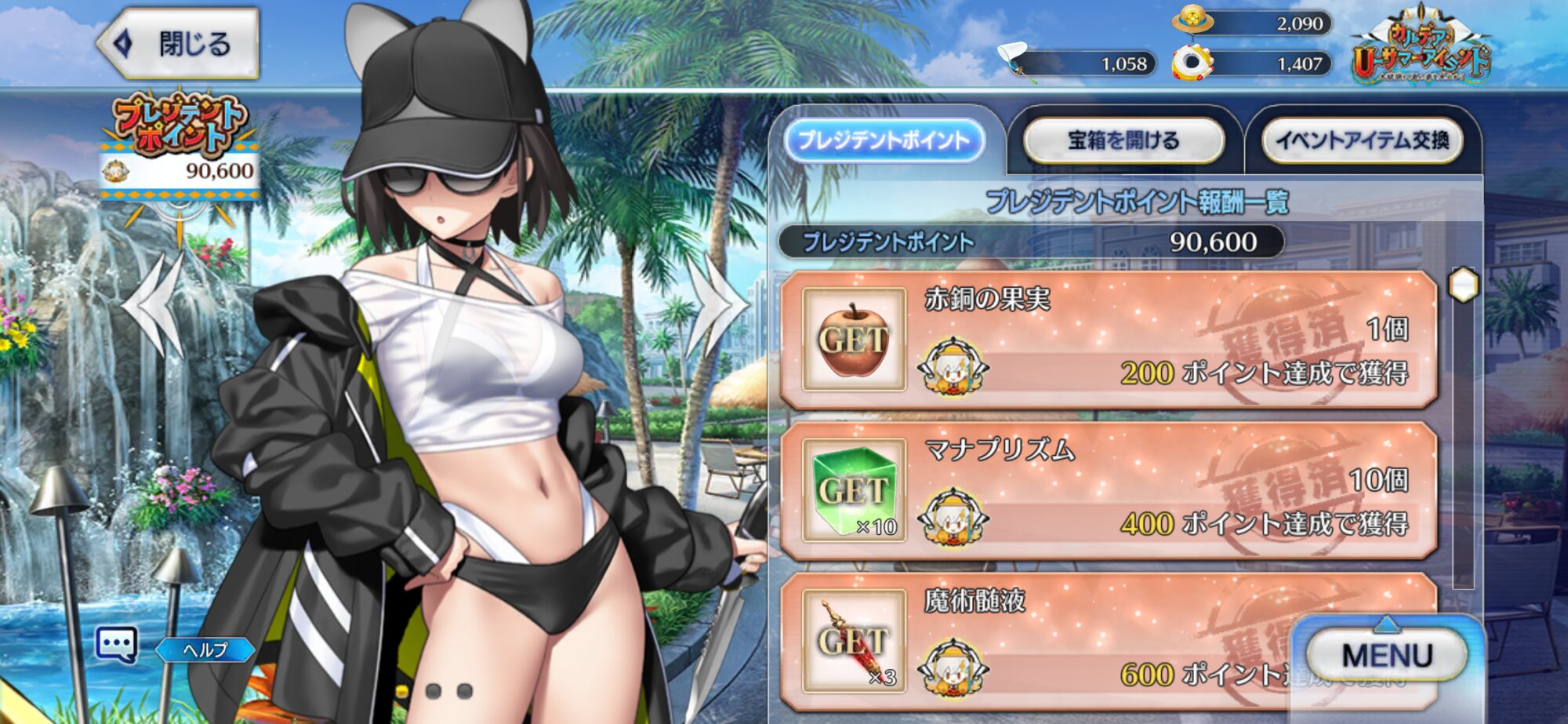Switch to the イベントアイテム交換 tab

[1363, 141]
